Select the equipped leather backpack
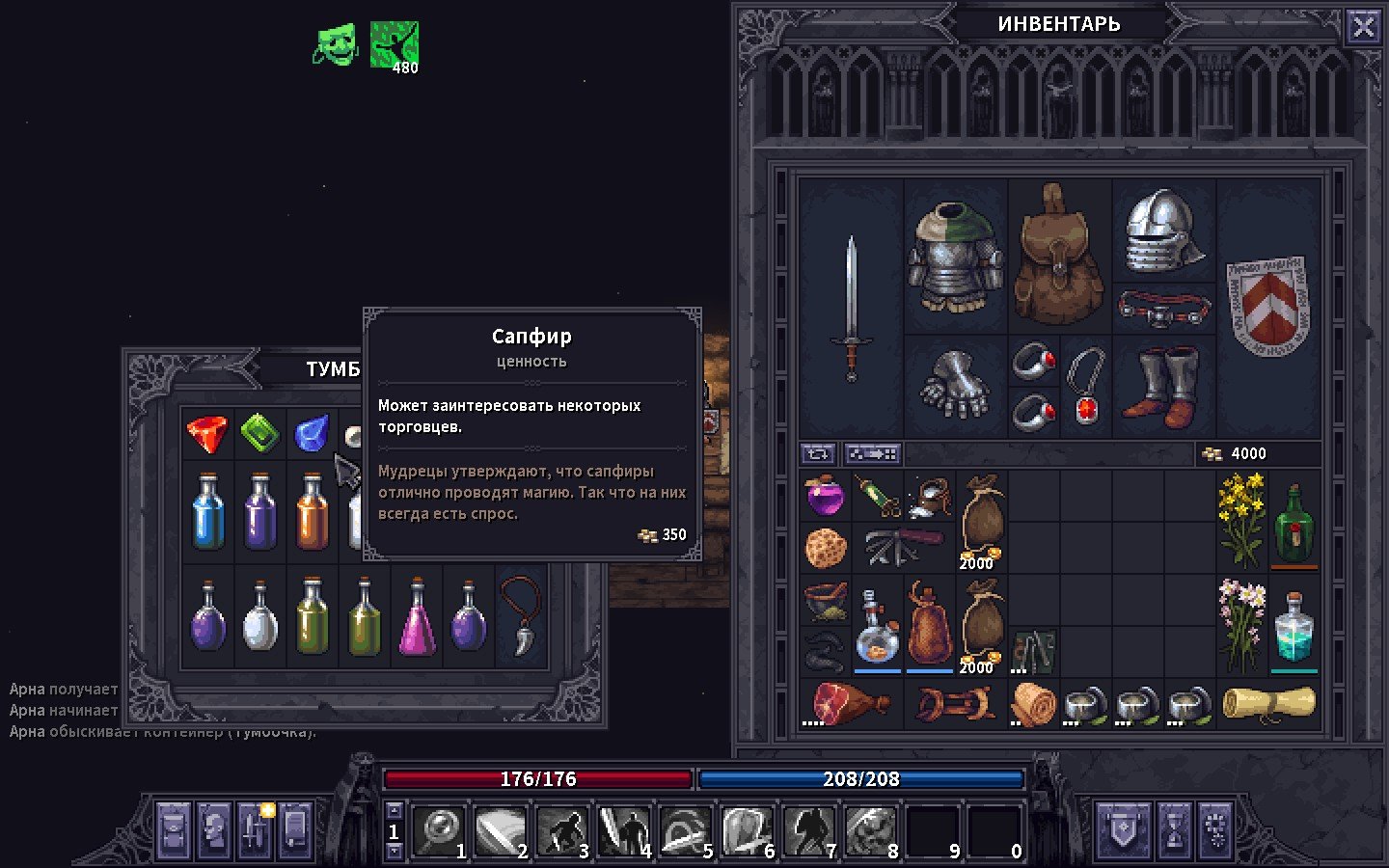1389x868 pixels. click(x=1059, y=257)
